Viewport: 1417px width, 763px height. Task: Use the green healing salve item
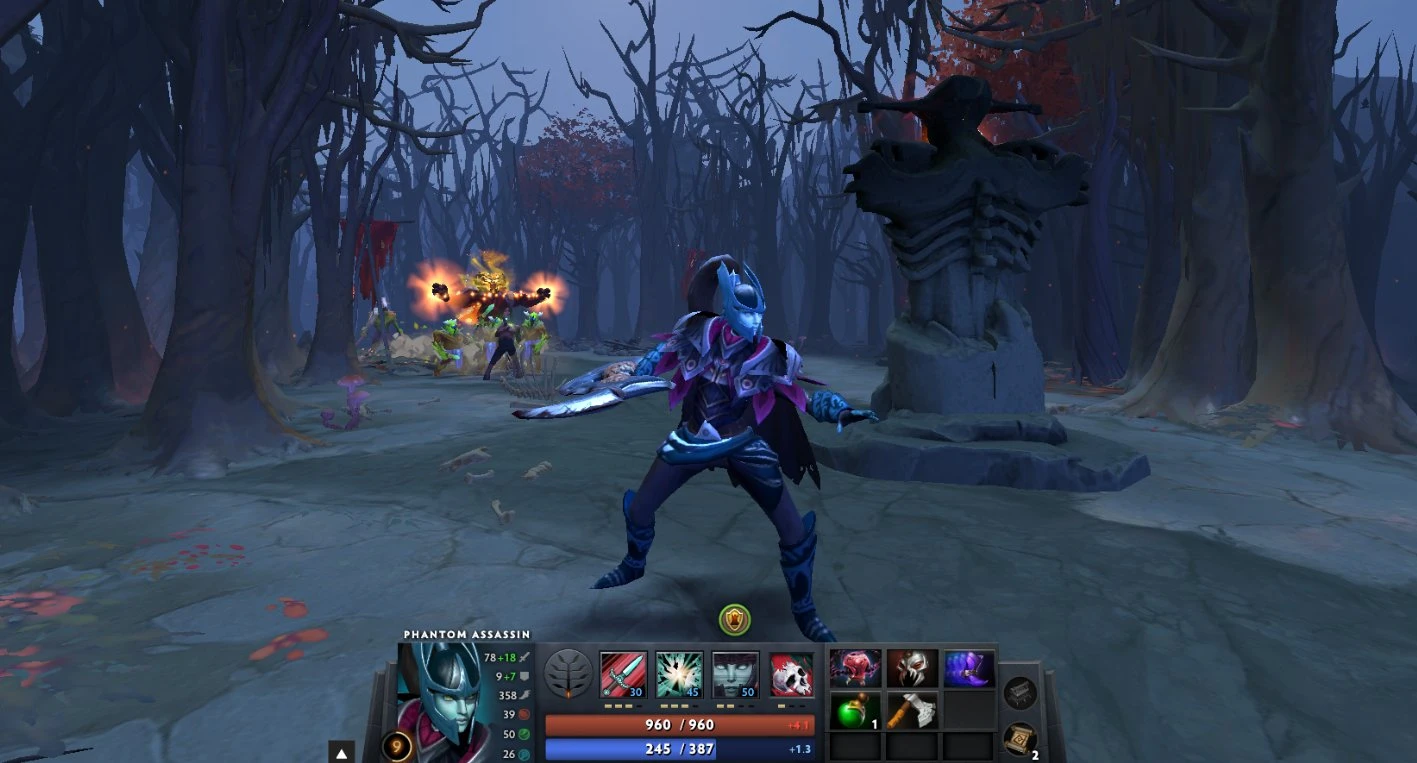(856, 710)
